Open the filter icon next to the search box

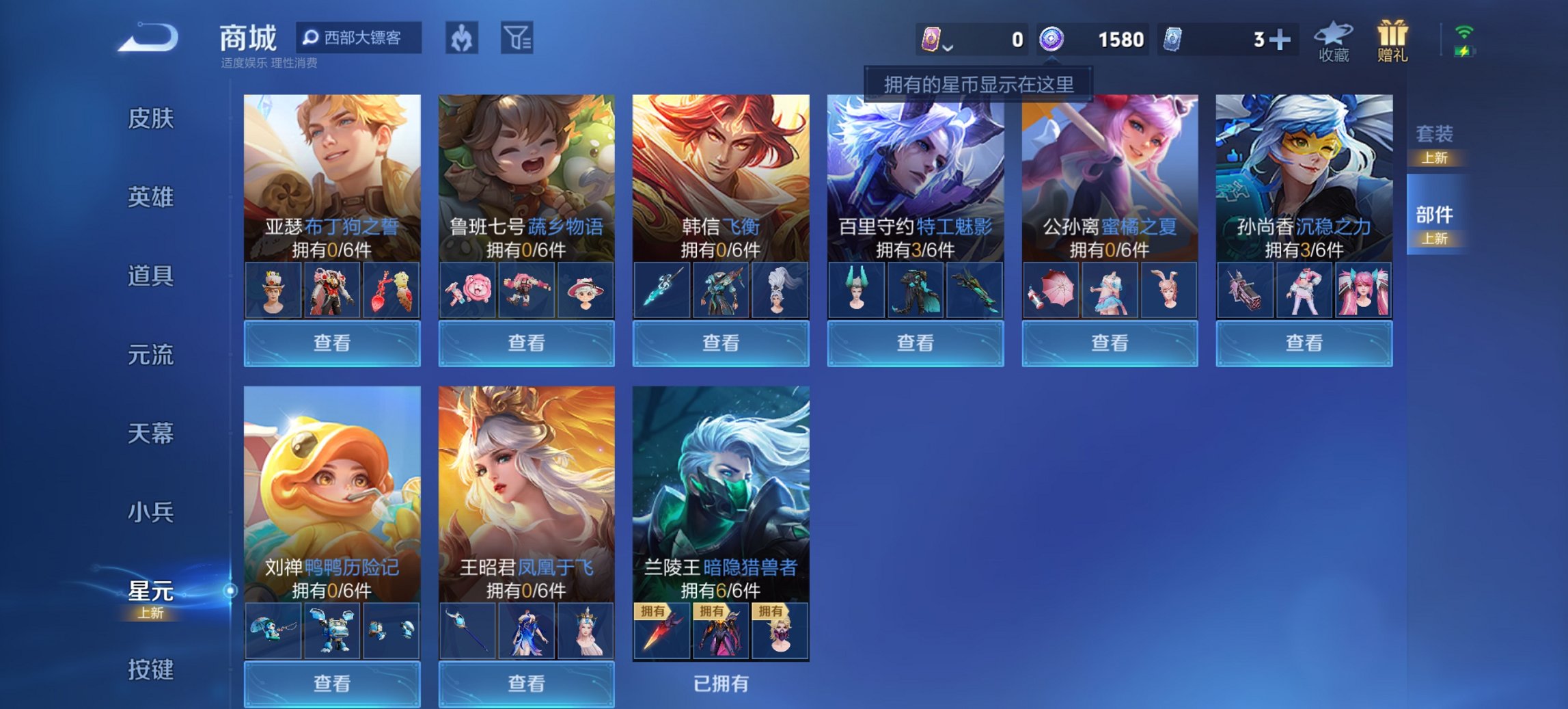pos(522,39)
